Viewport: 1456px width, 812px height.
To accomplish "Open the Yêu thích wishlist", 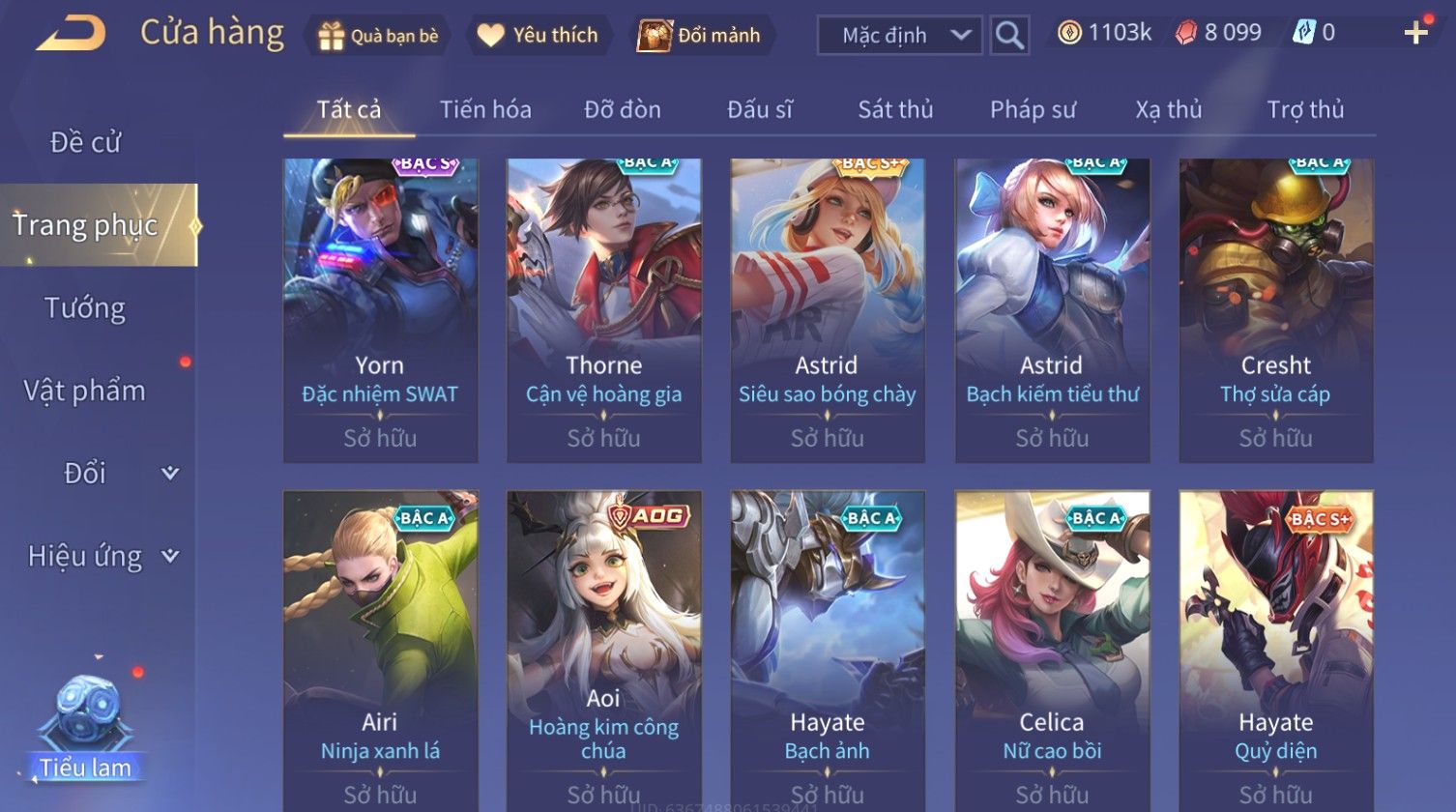I will pos(539,36).
